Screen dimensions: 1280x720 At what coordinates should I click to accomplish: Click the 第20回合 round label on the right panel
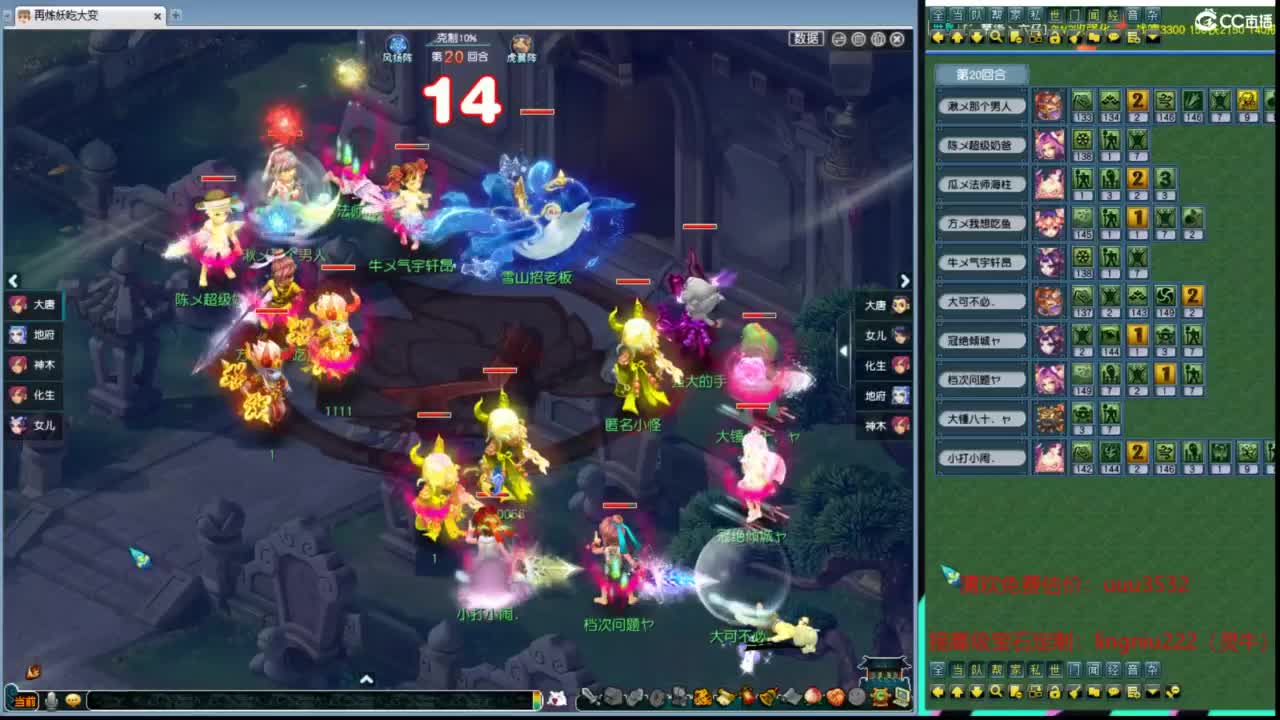pos(981,73)
